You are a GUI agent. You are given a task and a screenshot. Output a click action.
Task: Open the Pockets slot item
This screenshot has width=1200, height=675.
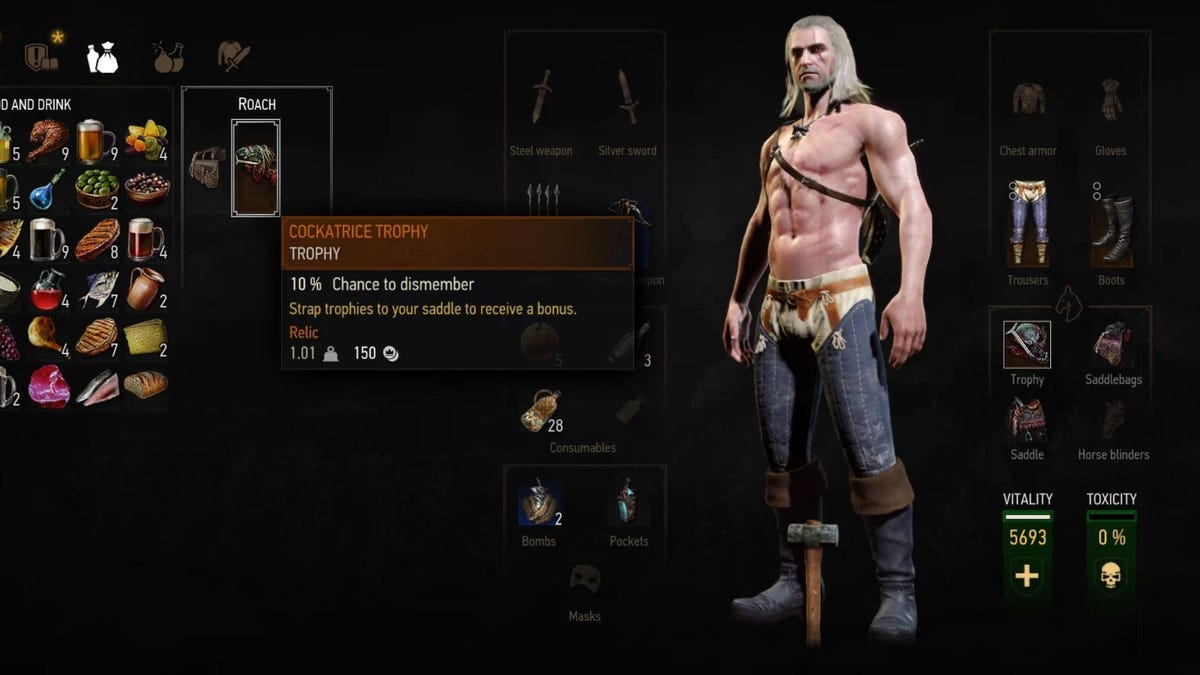coord(628,502)
